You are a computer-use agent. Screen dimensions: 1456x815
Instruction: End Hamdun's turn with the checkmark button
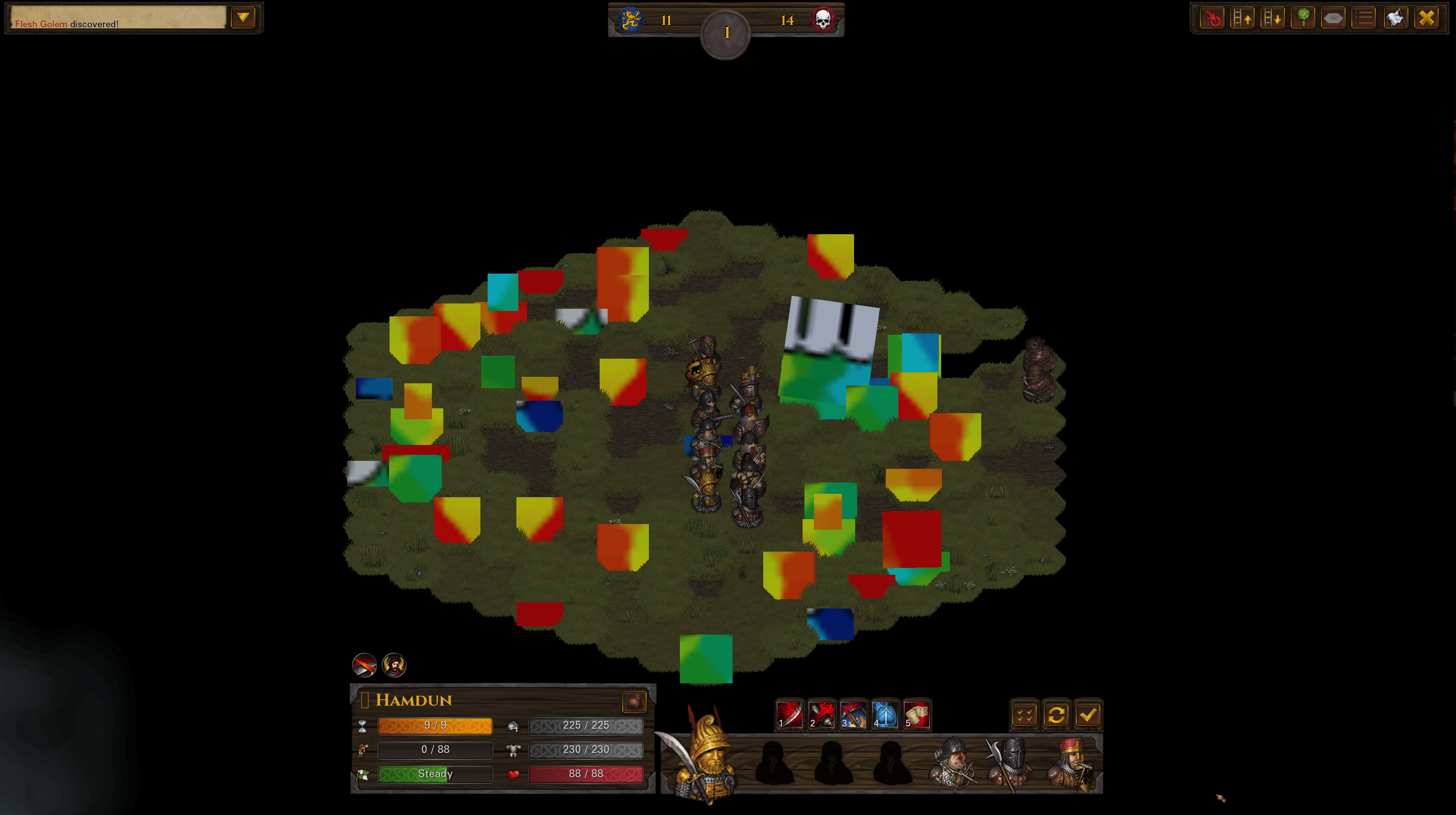(x=1088, y=715)
